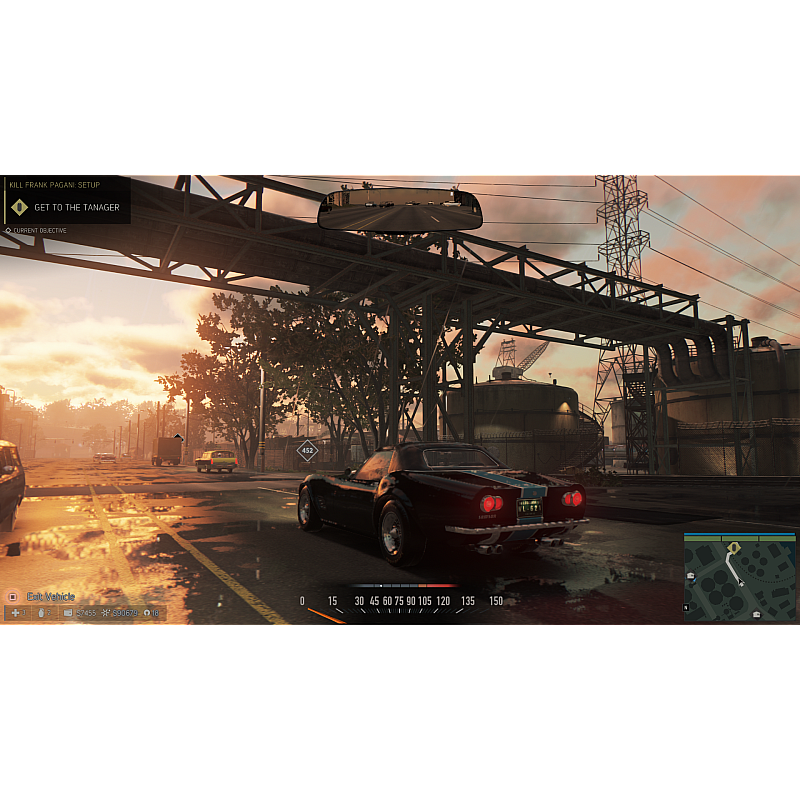This screenshot has width=800, height=800.
Task: Click the medkit cross icon
Action: pos(14,613)
